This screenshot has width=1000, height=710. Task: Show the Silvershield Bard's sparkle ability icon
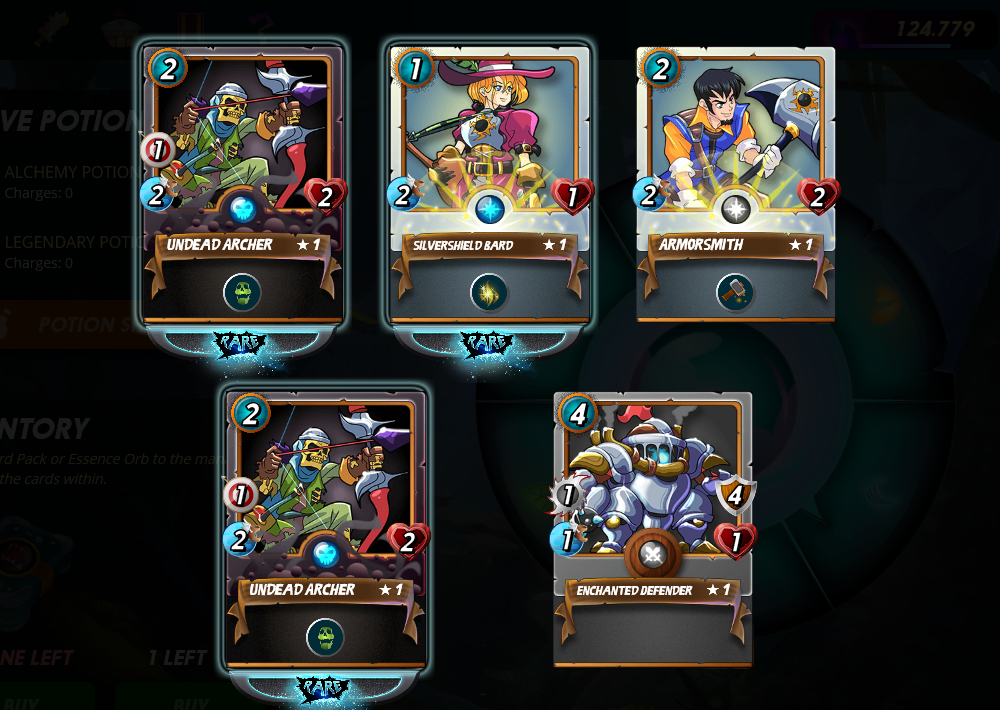click(x=489, y=292)
